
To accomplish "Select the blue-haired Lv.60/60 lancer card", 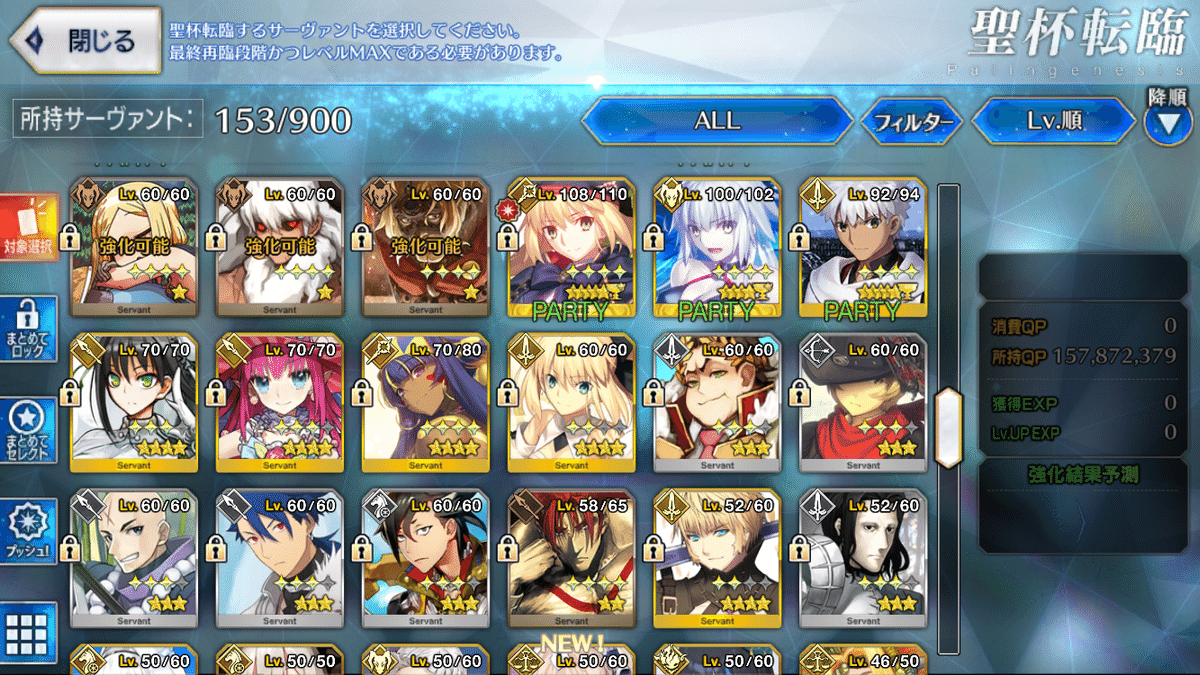I will [x=279, y=558].
